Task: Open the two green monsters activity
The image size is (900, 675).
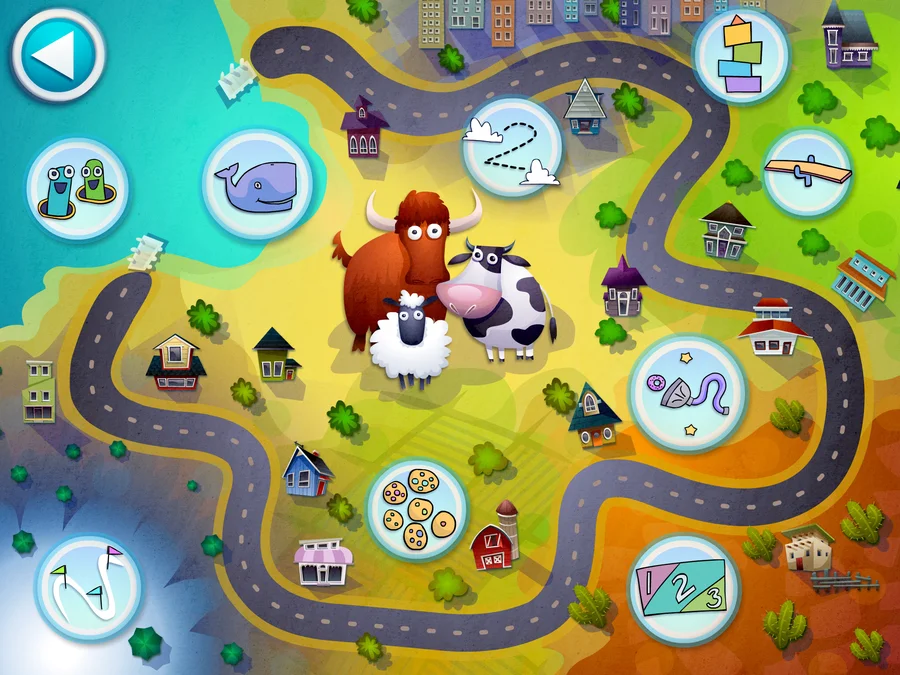Action: [x=77, y=188]
